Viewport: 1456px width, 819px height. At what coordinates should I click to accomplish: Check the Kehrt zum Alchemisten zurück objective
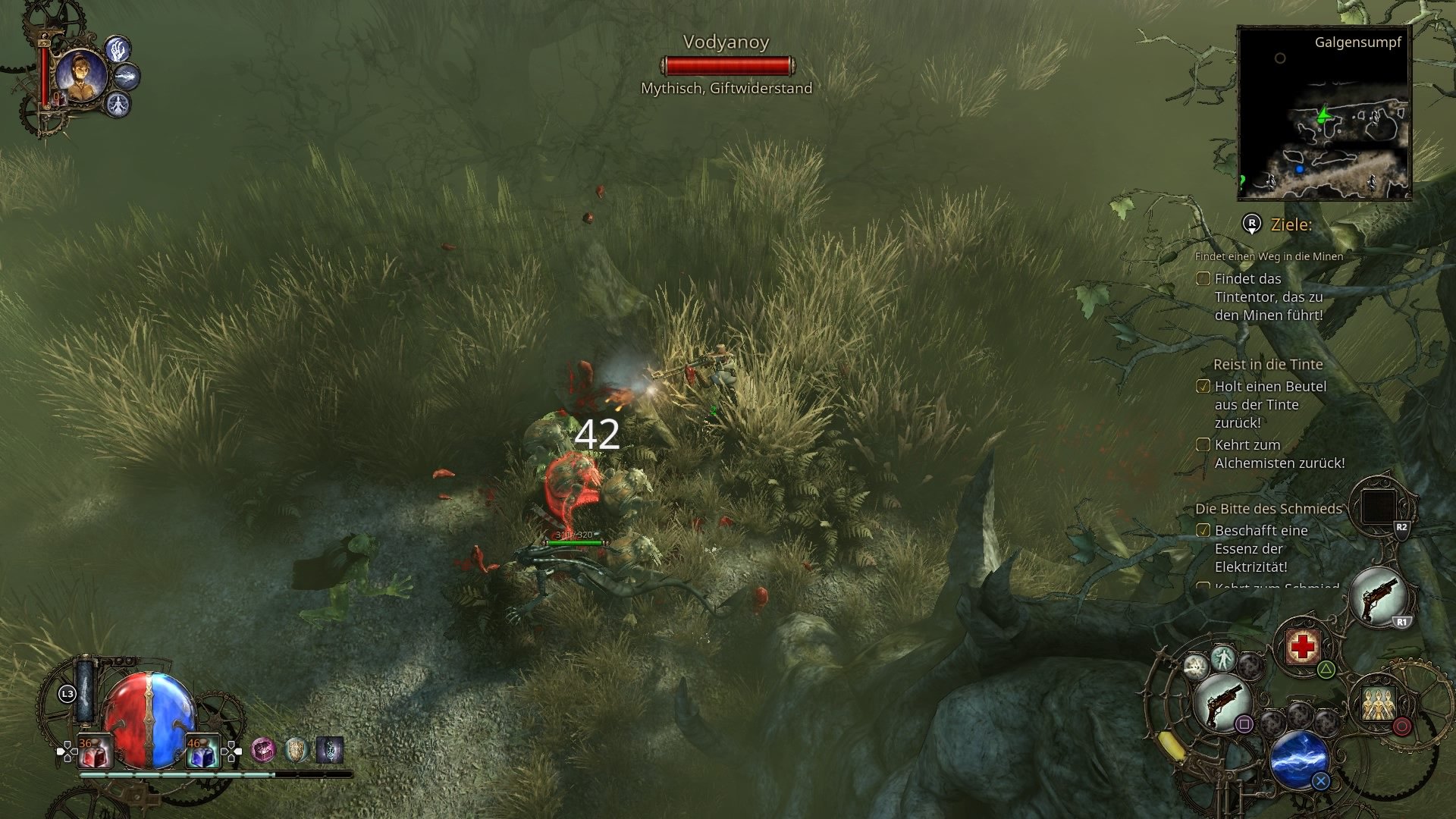point(1204,445)
